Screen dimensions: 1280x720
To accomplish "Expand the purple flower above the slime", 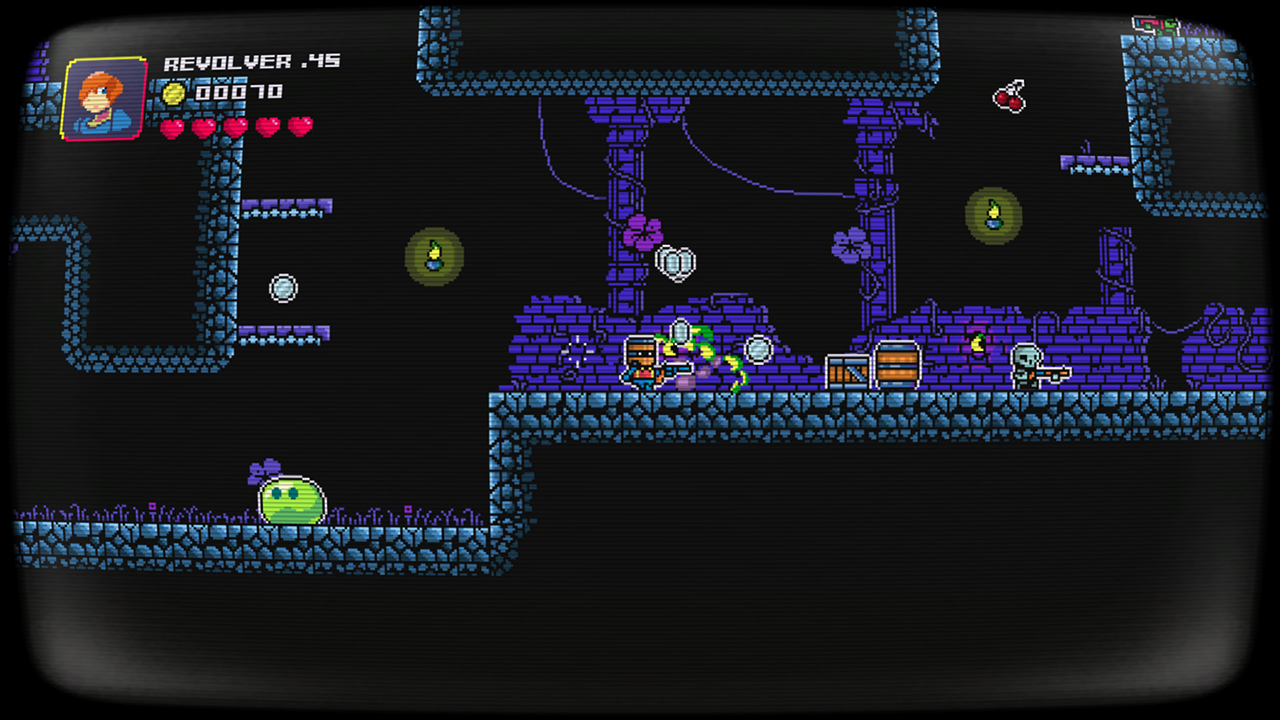I will click(x=265, y=468).
